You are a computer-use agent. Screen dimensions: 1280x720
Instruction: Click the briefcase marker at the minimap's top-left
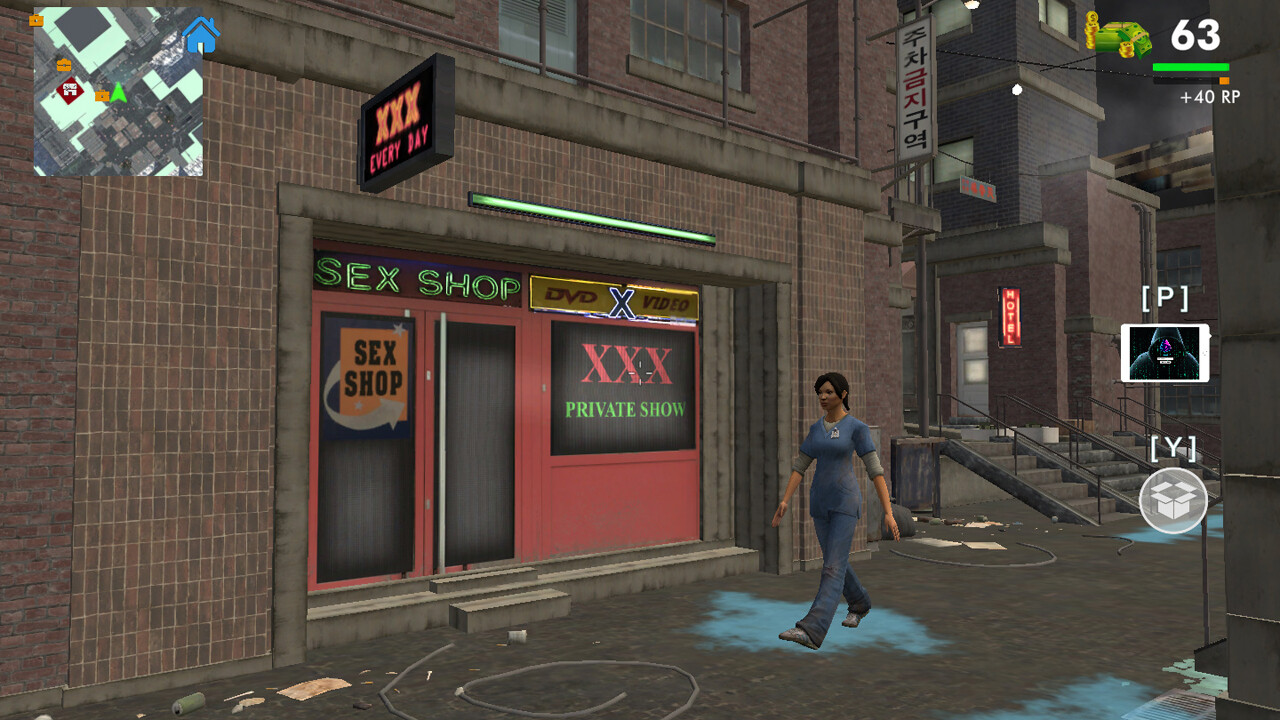(37, 21)
